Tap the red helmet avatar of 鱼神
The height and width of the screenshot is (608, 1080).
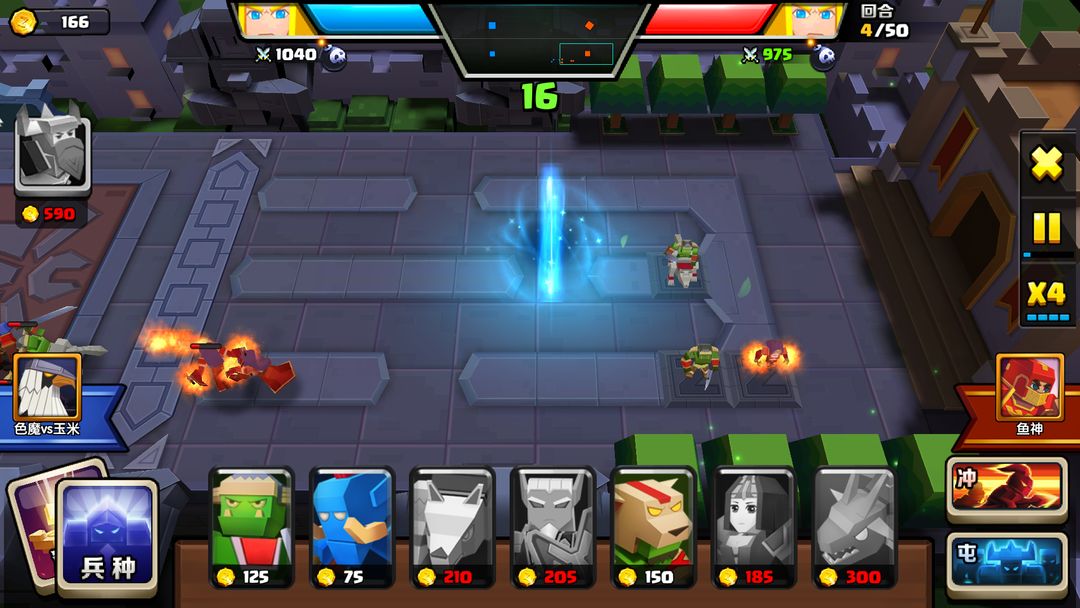click(x=1030, y=388)
